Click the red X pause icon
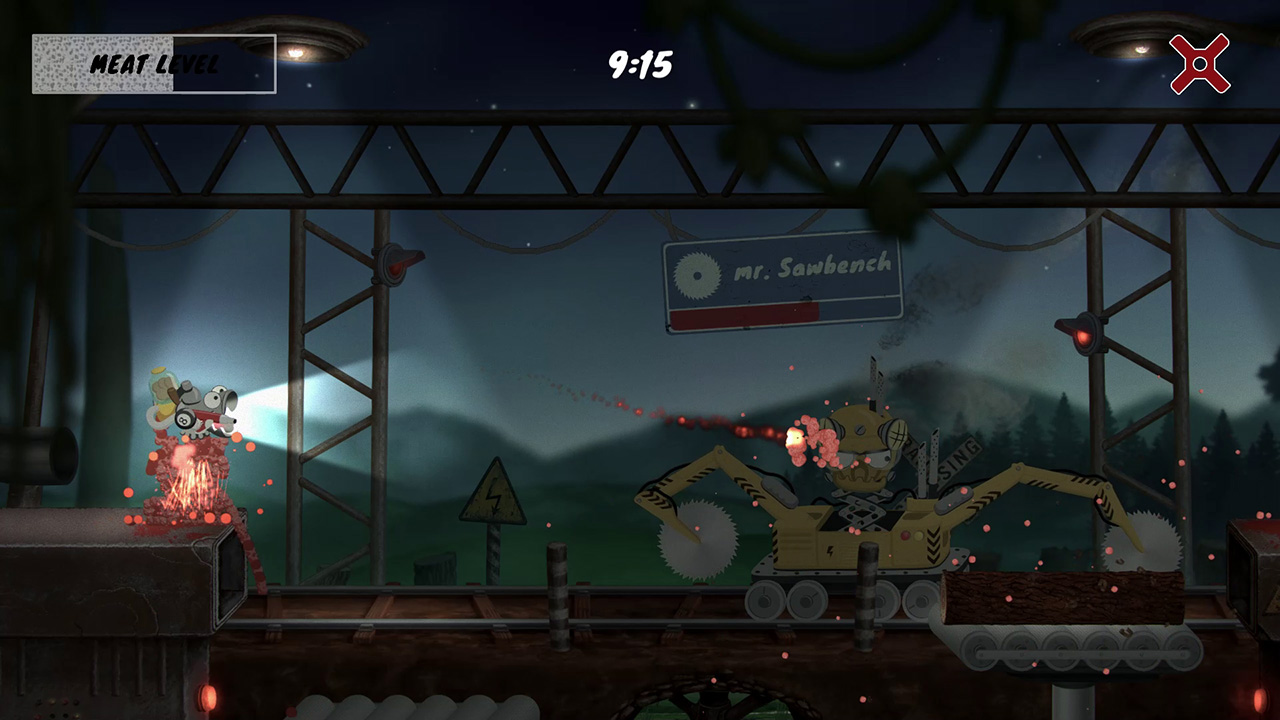The height and width of the screenshot is (720, 1280). [x=1200, y=62]
